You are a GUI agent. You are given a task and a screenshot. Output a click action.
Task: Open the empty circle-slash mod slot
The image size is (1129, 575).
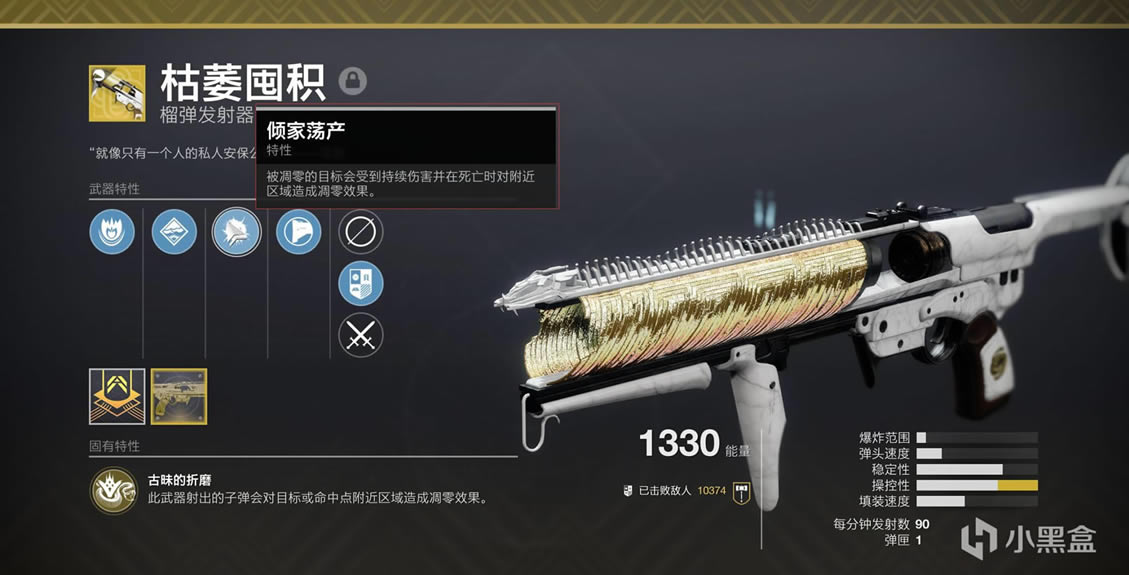tap(360, 231)
